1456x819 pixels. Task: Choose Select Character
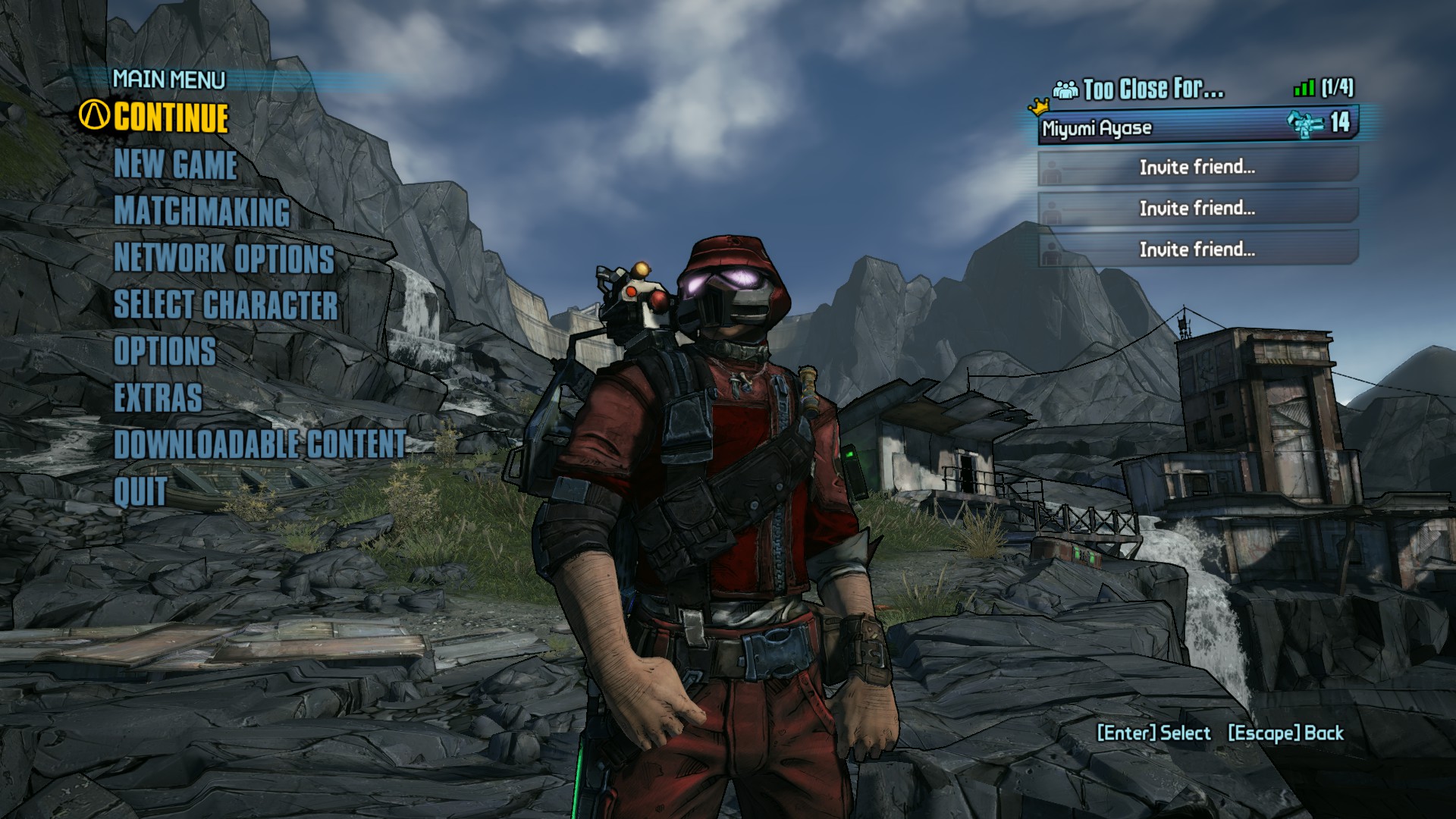[x=225, y=305]
